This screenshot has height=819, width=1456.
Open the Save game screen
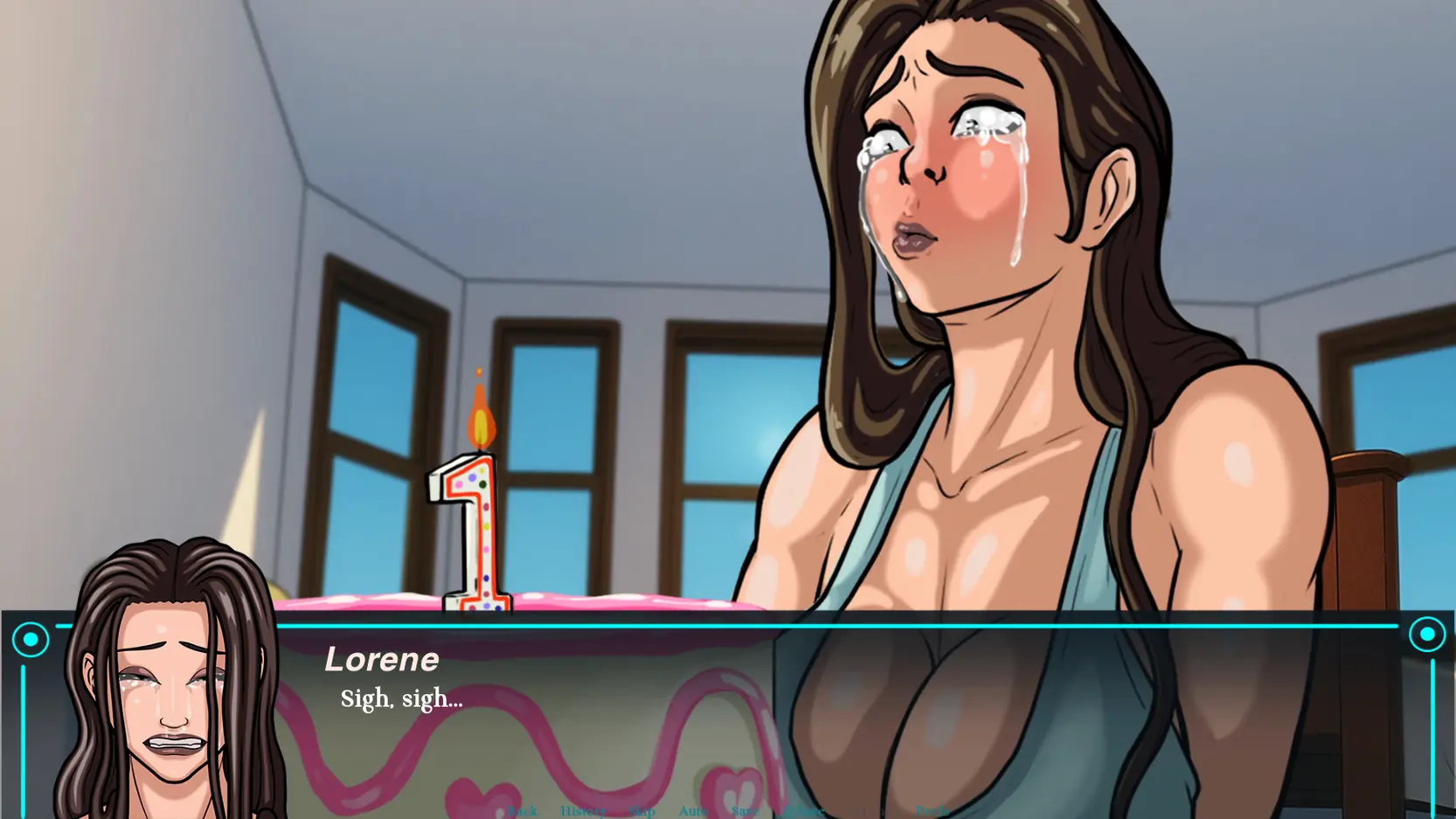point(745,809)
